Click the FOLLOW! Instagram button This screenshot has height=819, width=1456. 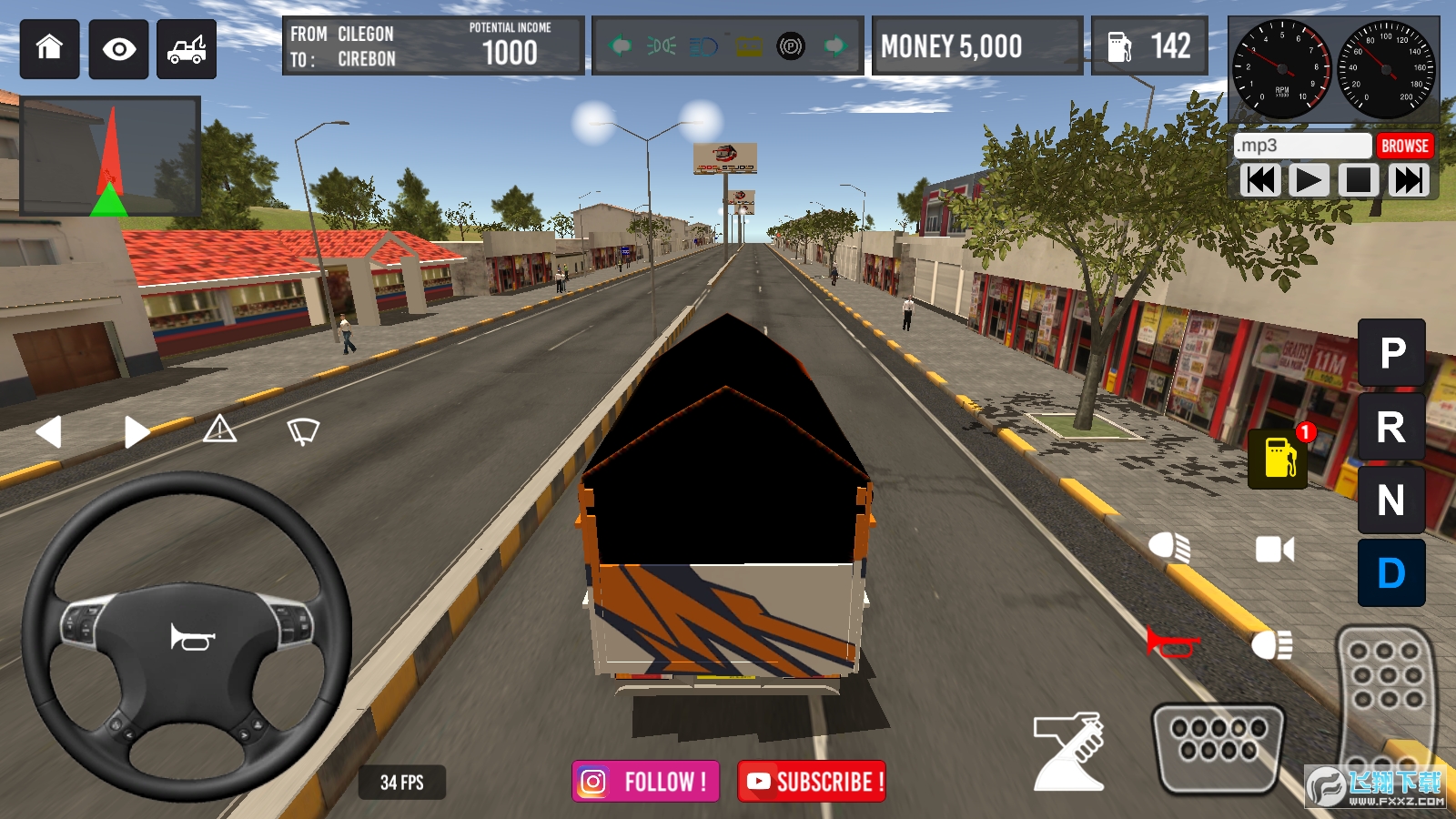point(644,781)
